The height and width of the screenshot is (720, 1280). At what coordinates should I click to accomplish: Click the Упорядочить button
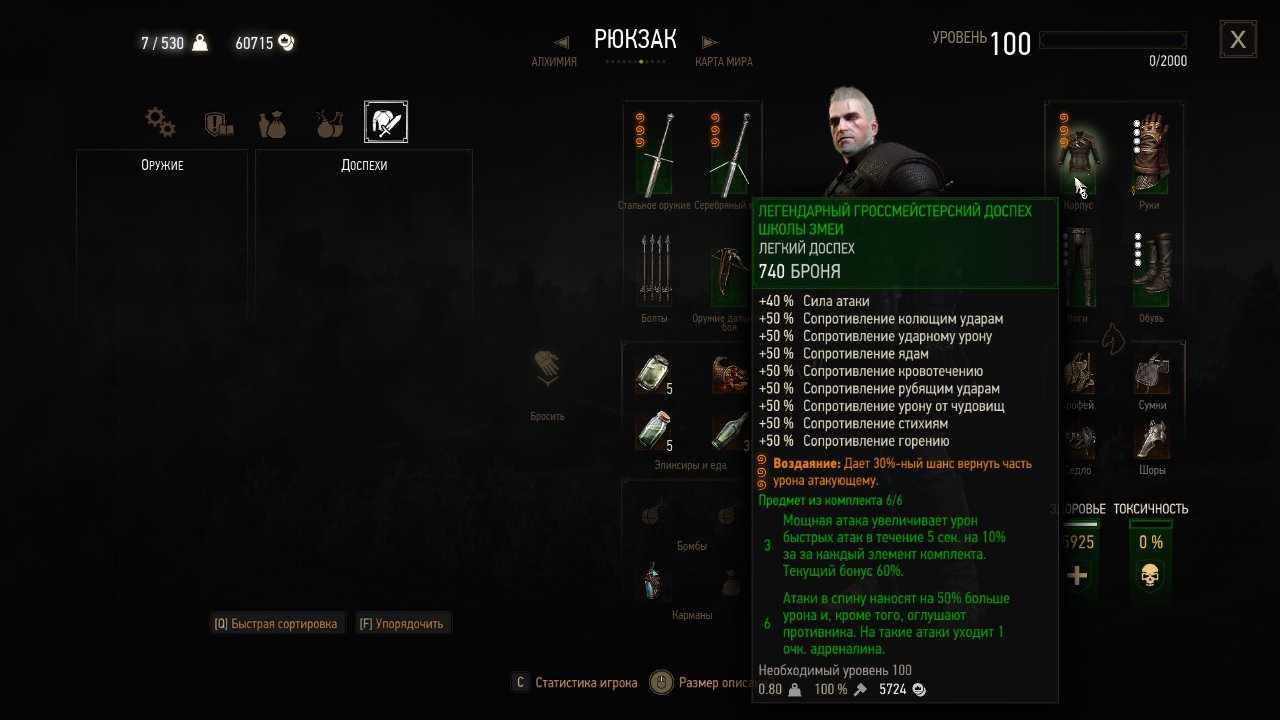403,623
